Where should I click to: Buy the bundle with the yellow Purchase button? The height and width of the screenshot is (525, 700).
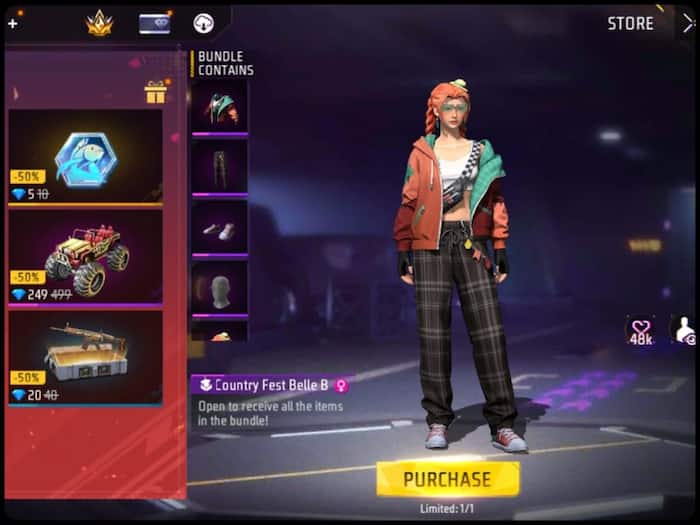click(447, 479)
